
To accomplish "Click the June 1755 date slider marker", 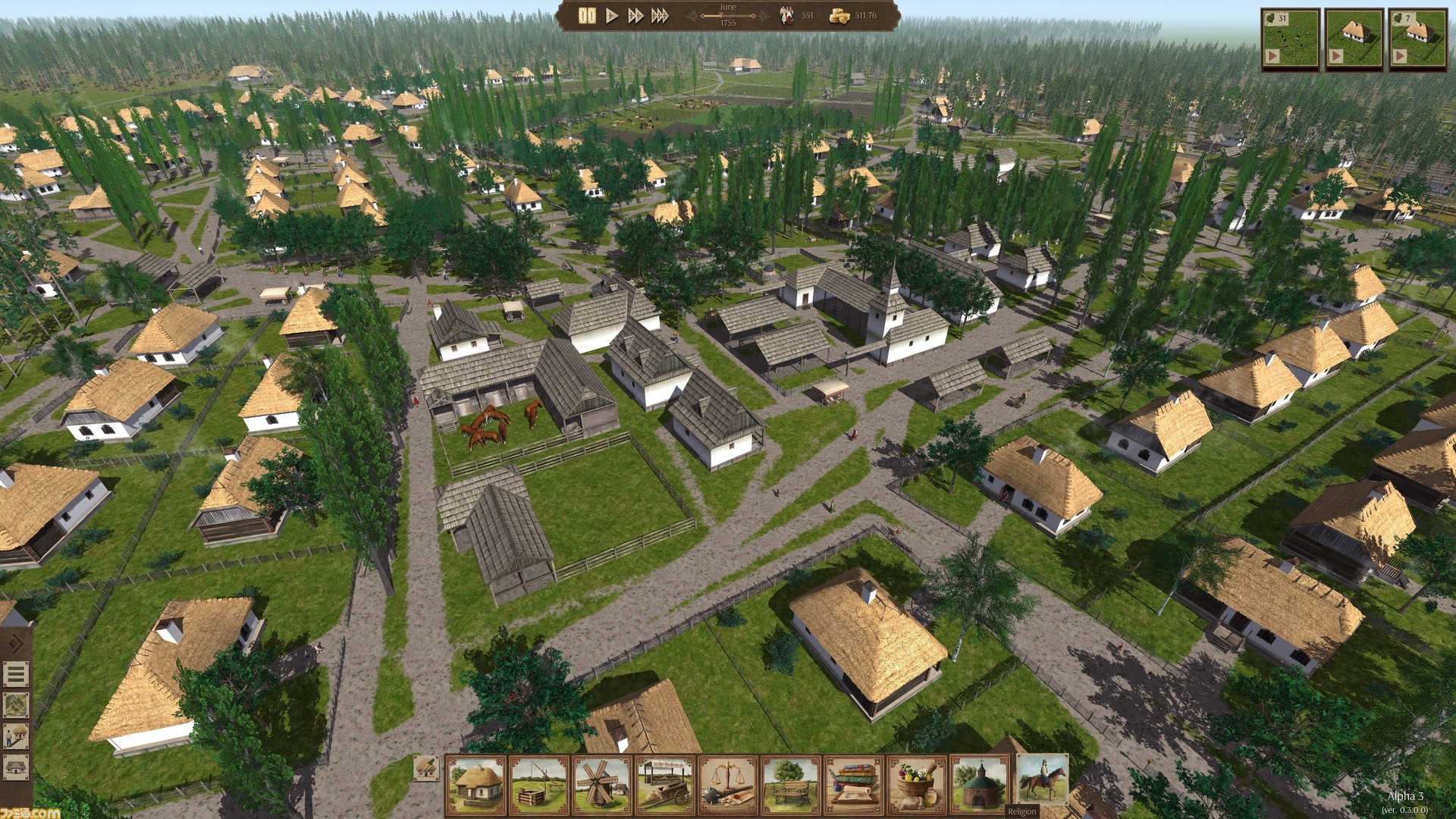I will [721, 15].
